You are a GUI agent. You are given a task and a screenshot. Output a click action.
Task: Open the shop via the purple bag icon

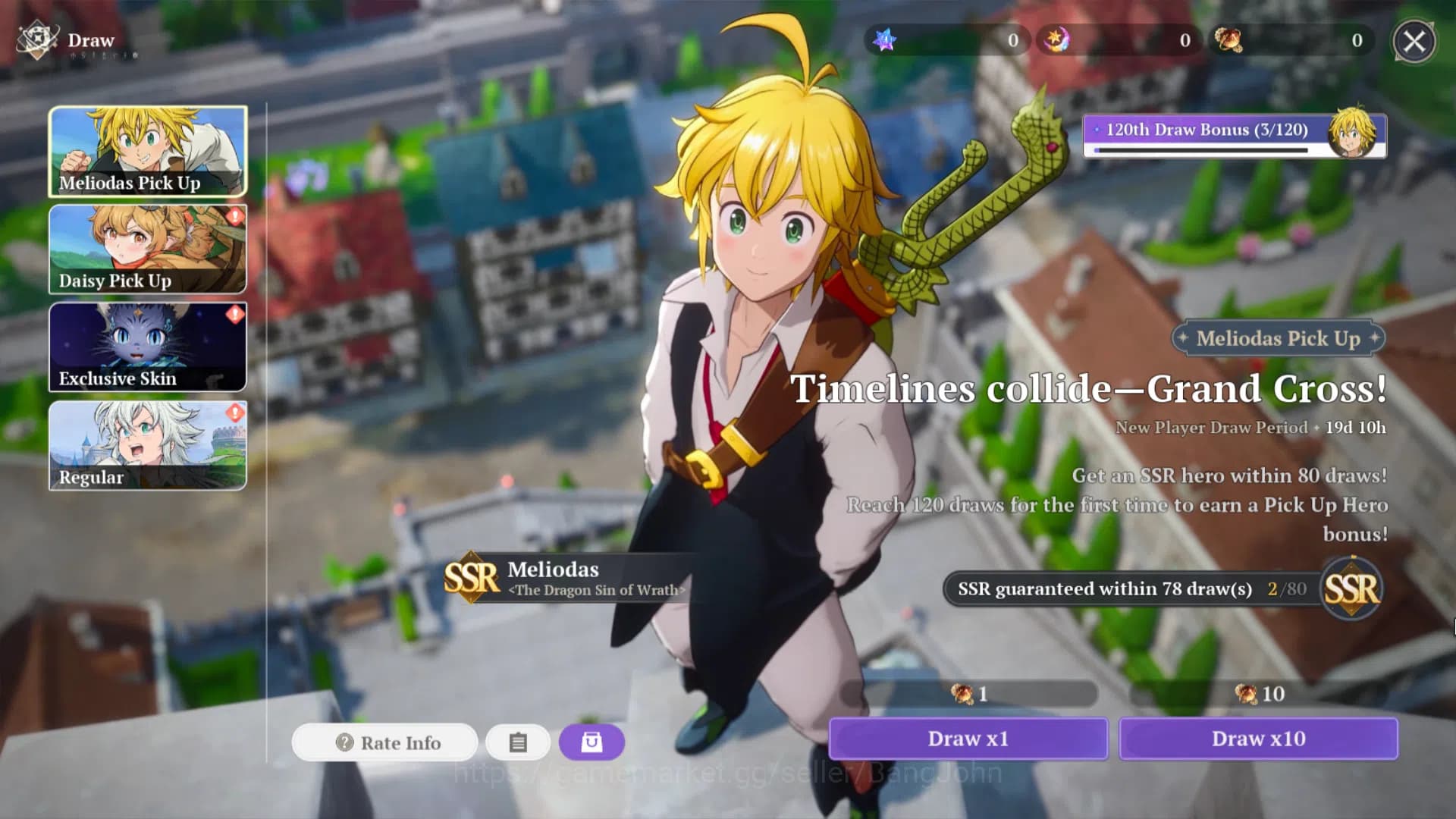tap(591, 742)
